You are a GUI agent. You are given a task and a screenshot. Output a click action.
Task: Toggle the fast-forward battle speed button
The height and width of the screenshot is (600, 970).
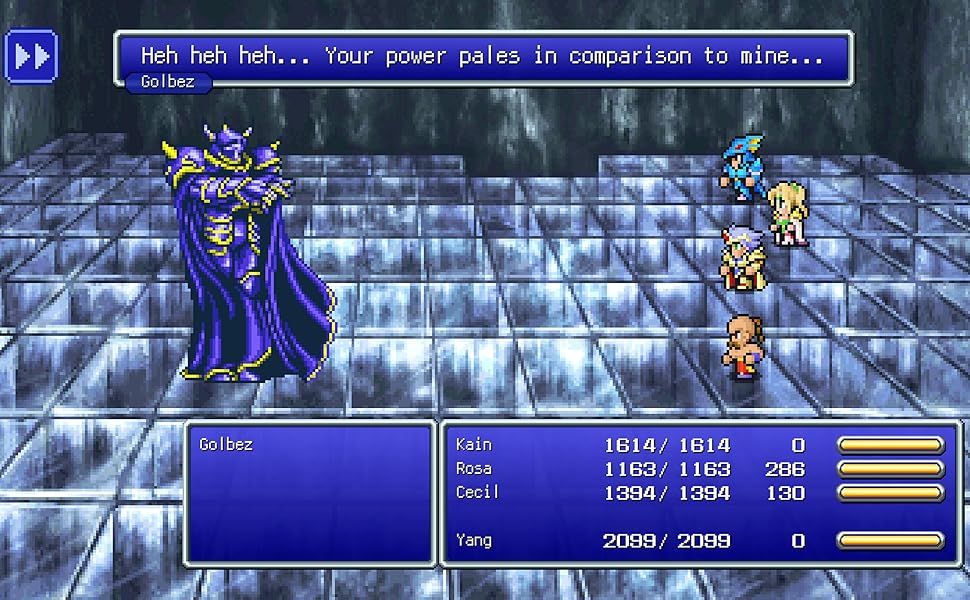31,56
